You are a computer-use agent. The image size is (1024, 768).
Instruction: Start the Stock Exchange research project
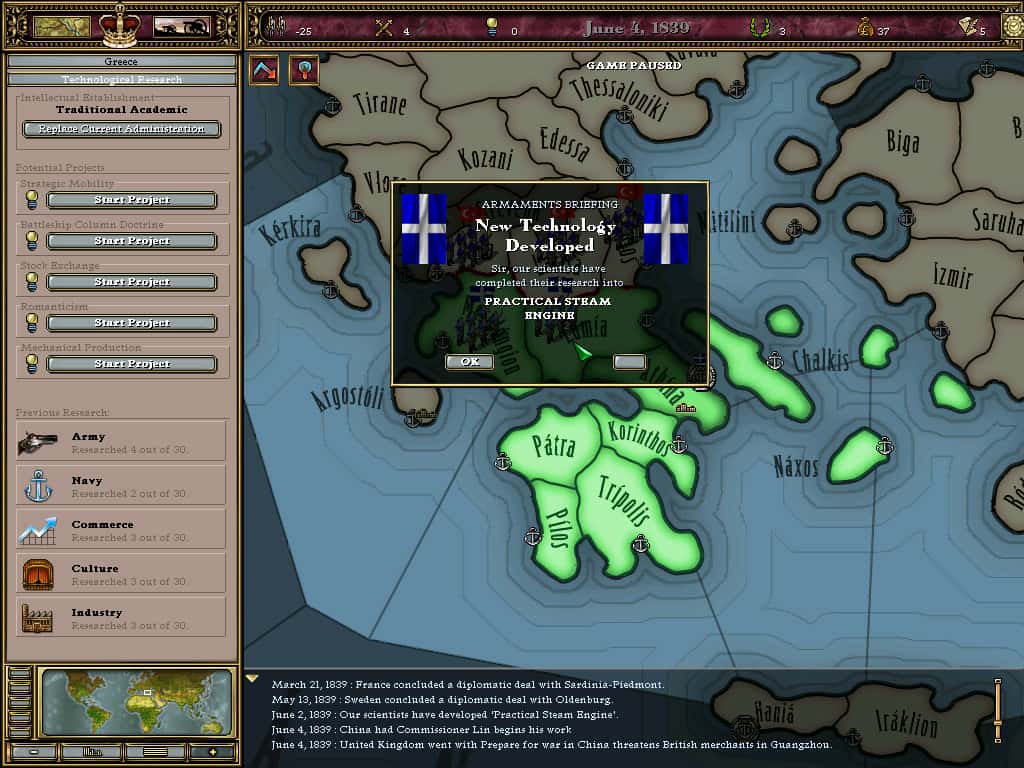coord(132,282)
